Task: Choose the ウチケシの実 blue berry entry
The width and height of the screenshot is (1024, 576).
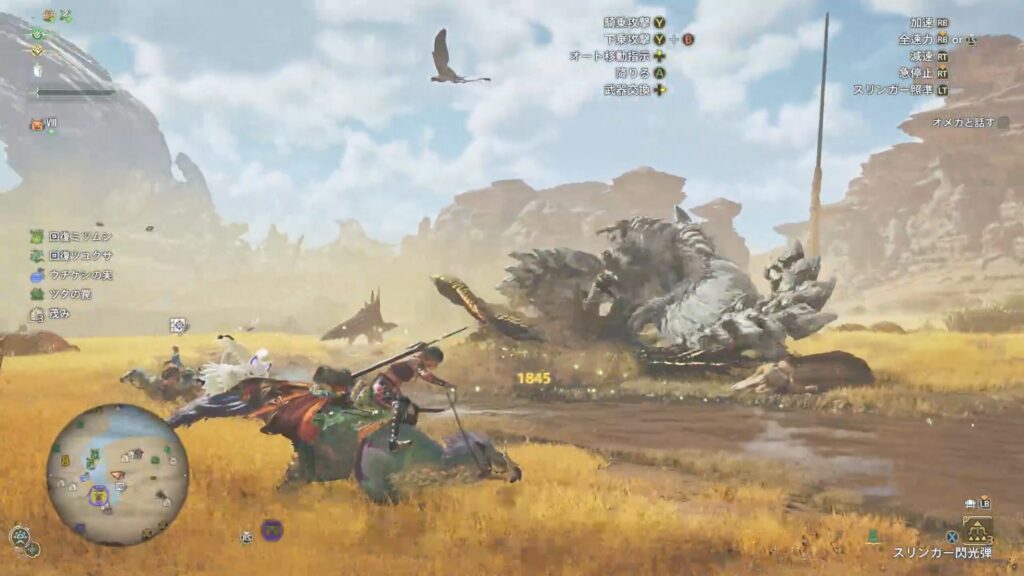Action: point(65,274)
